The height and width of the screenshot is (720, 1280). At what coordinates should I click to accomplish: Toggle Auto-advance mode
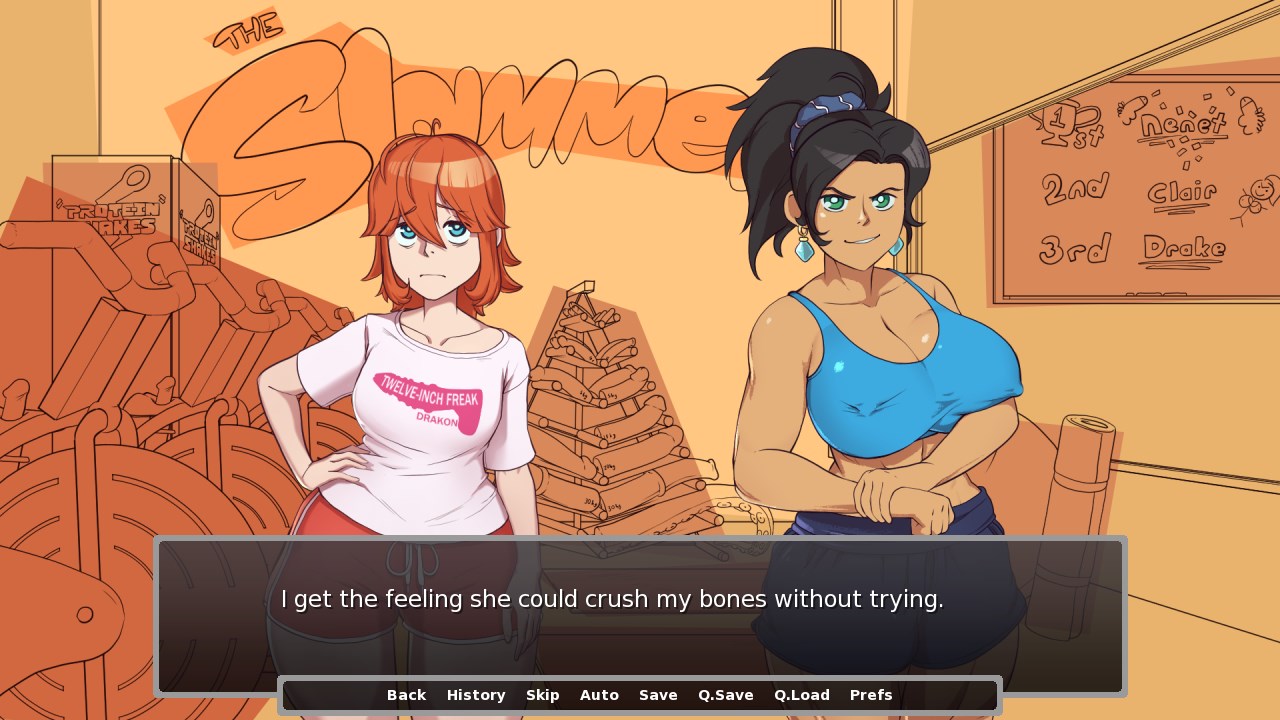tap(599, 694)
